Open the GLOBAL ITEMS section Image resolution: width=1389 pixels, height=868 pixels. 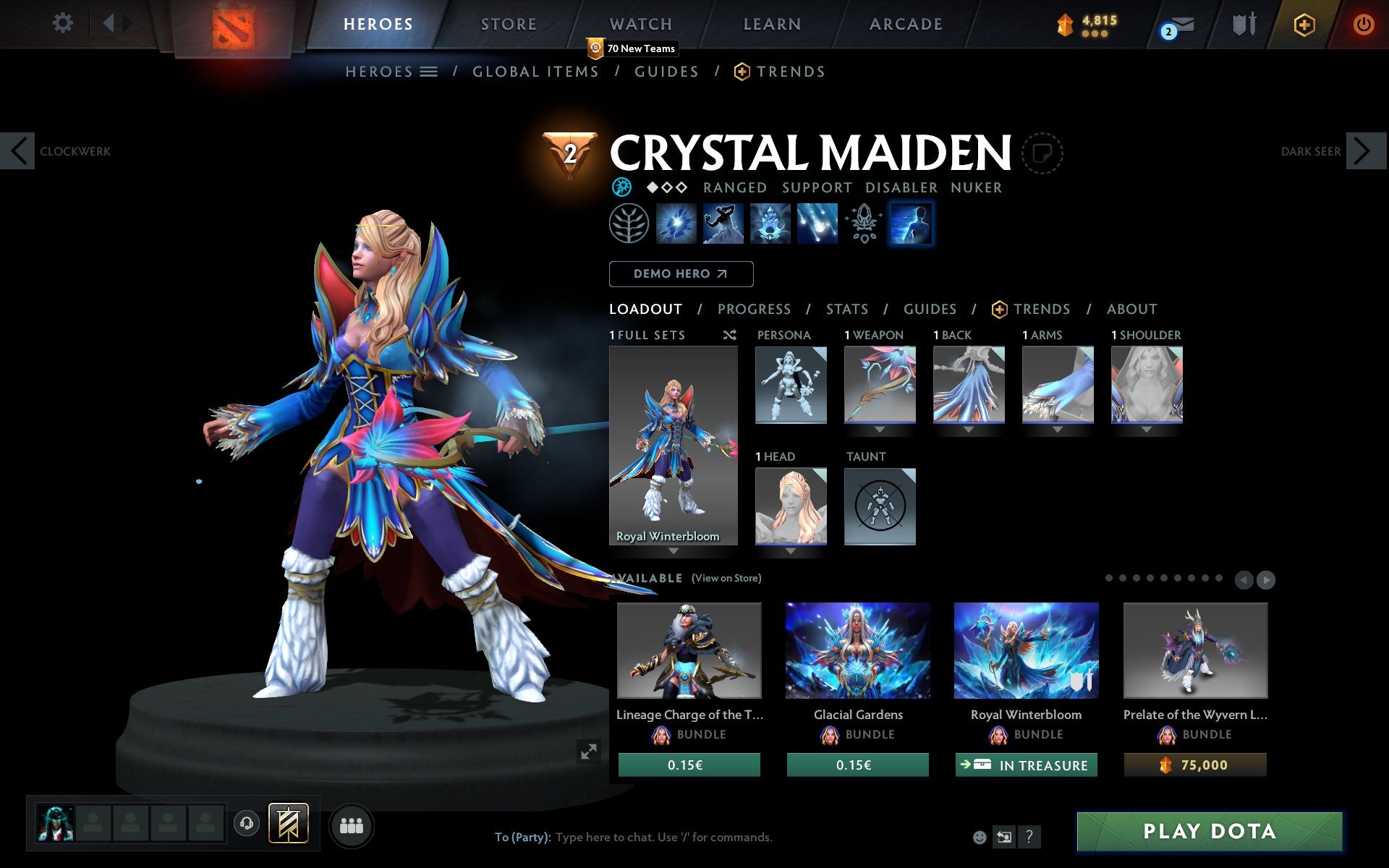(535, 72)
